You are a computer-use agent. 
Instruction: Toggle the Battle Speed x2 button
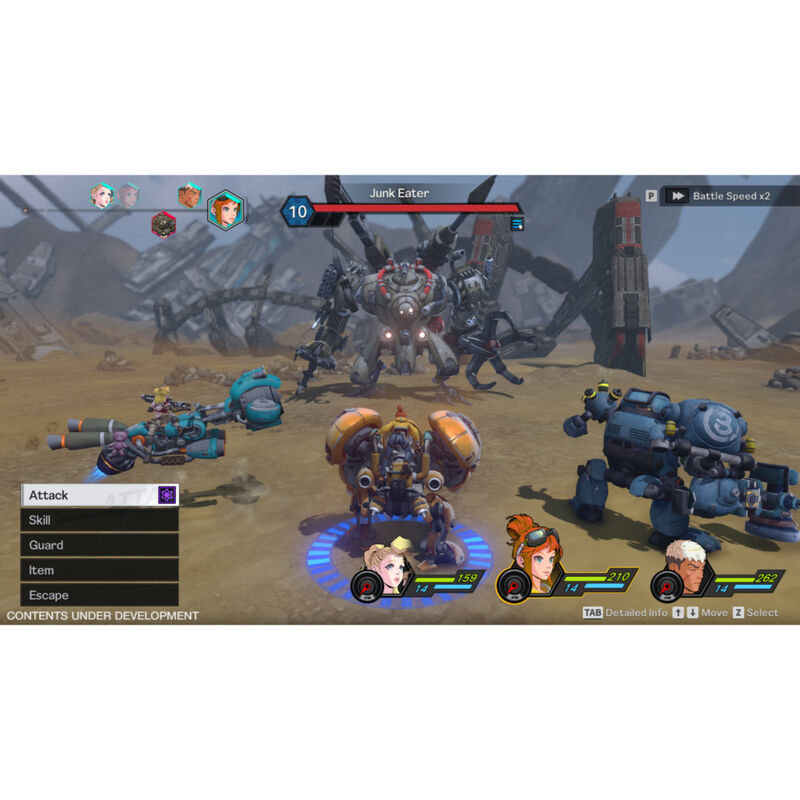722,196
